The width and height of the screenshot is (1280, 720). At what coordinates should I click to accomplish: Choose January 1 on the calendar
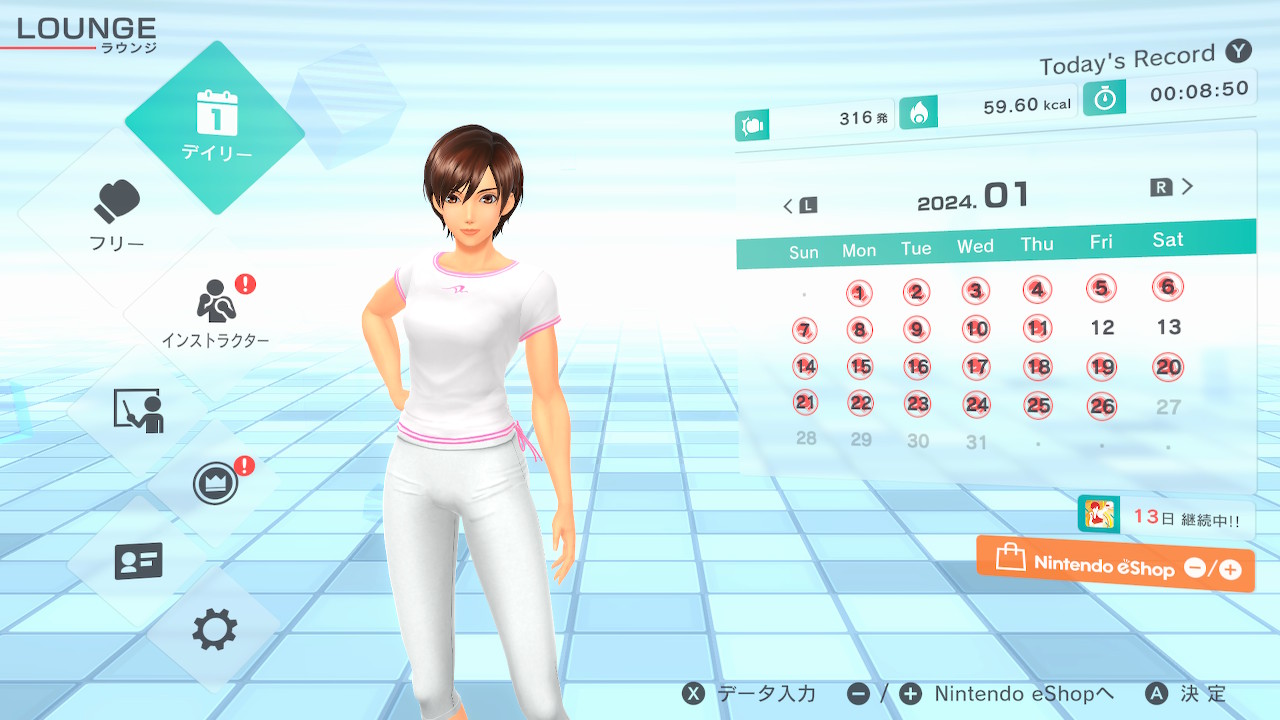(x=859, y=293)
